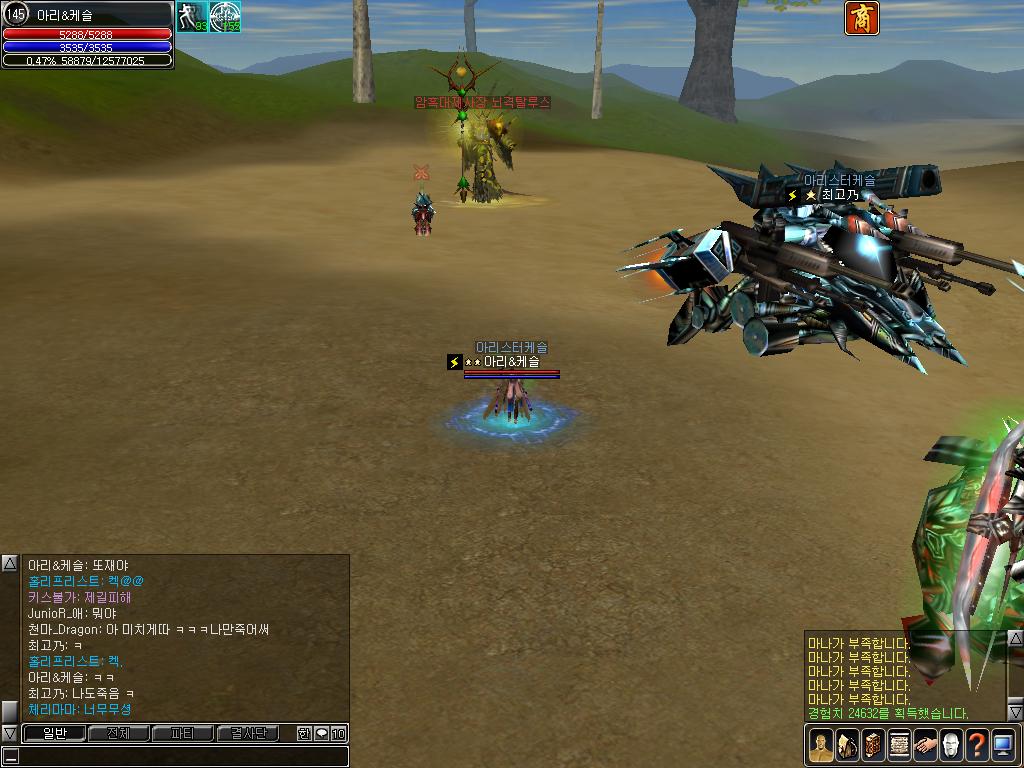Open the scroll quest log icon
The image size is (1024, 768).
pos(899,745)
